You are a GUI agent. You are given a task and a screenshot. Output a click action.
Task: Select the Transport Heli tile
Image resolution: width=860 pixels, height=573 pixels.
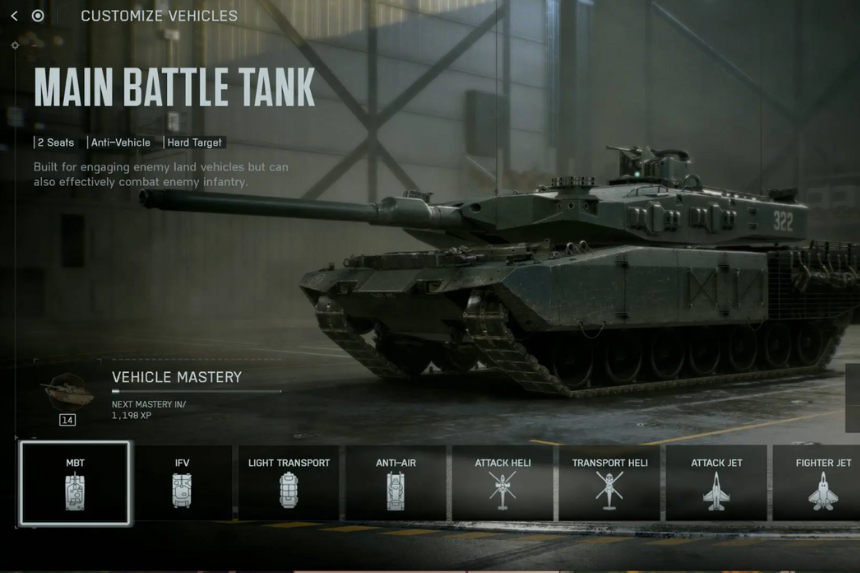610,483
